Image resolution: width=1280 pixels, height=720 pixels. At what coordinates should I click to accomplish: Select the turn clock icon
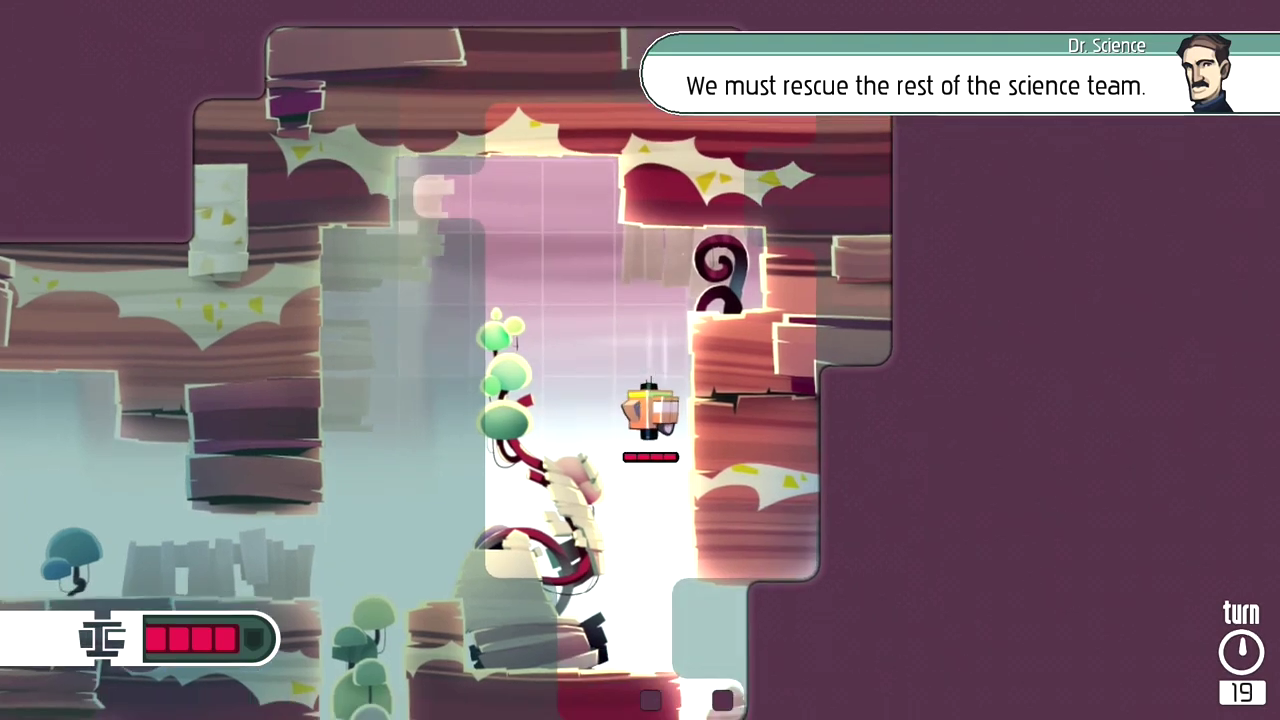pyautogui.click(x=1241, y=652)
